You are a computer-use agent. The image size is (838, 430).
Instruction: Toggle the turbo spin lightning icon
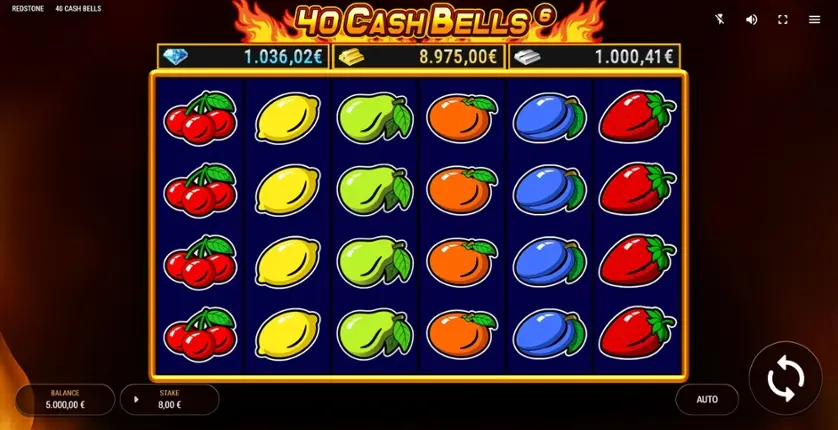(719, 19)
